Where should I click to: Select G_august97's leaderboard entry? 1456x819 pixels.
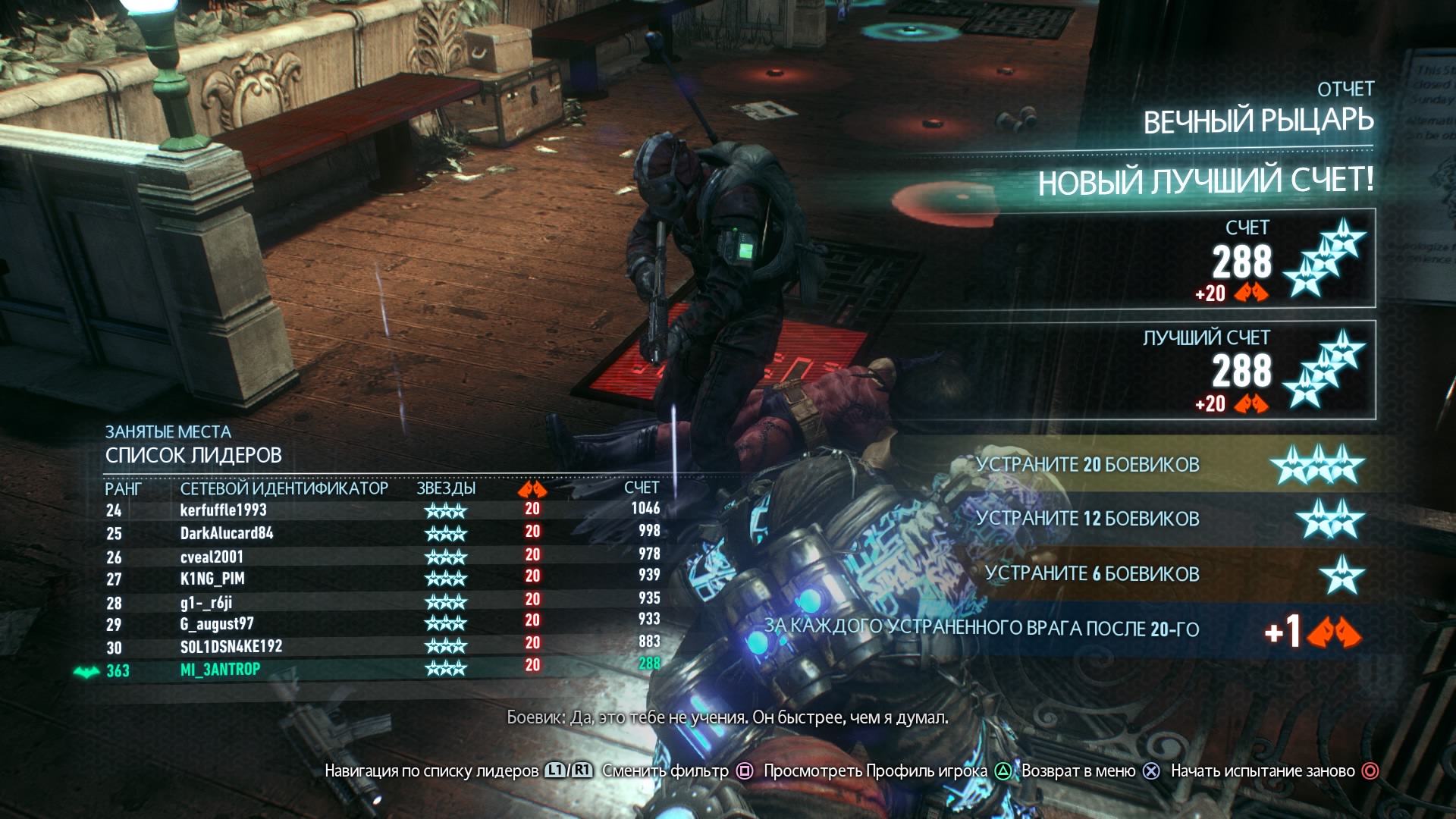pyautogui.click(x=217, y=624)
